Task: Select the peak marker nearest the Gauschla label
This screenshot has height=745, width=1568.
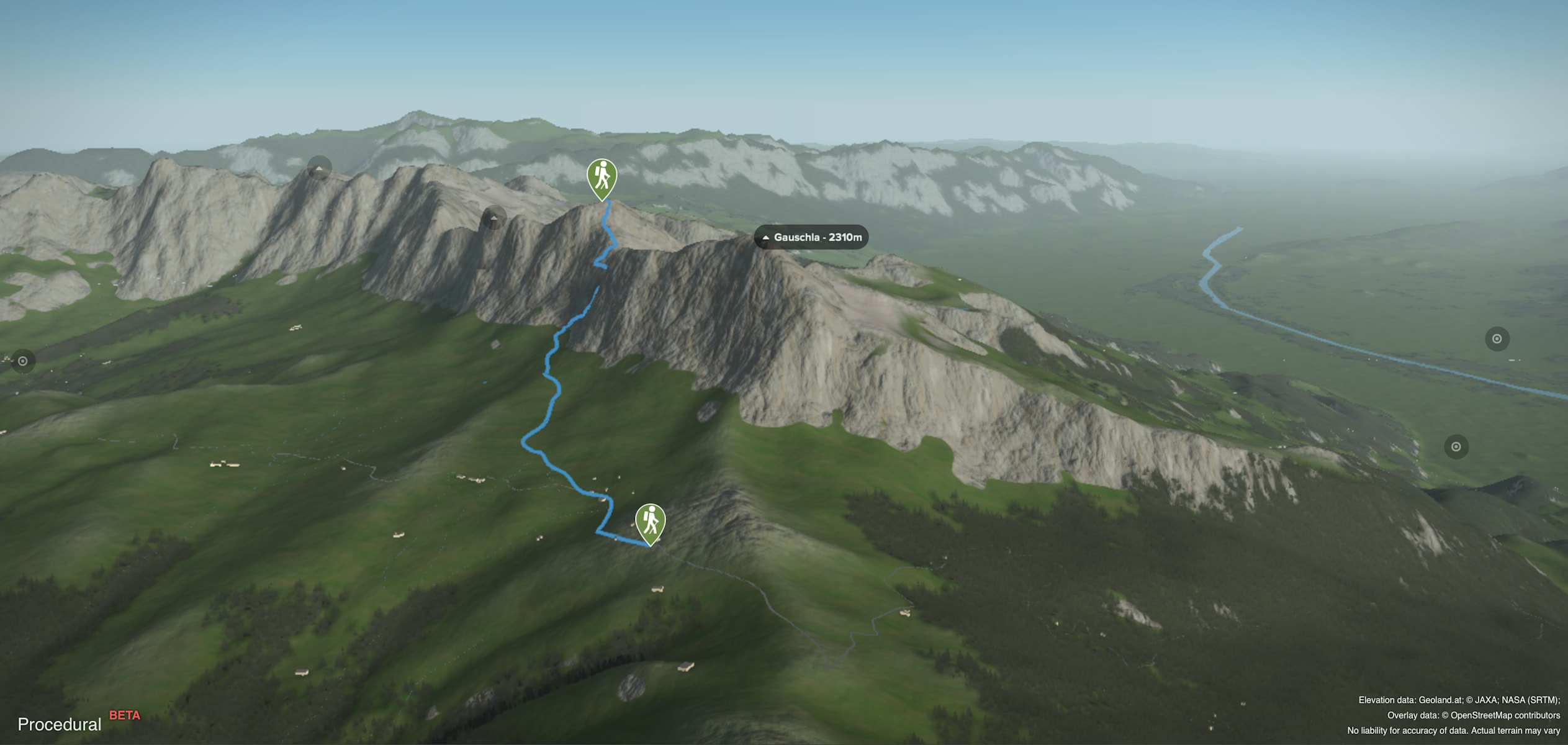Action: [x=493, y=218]
